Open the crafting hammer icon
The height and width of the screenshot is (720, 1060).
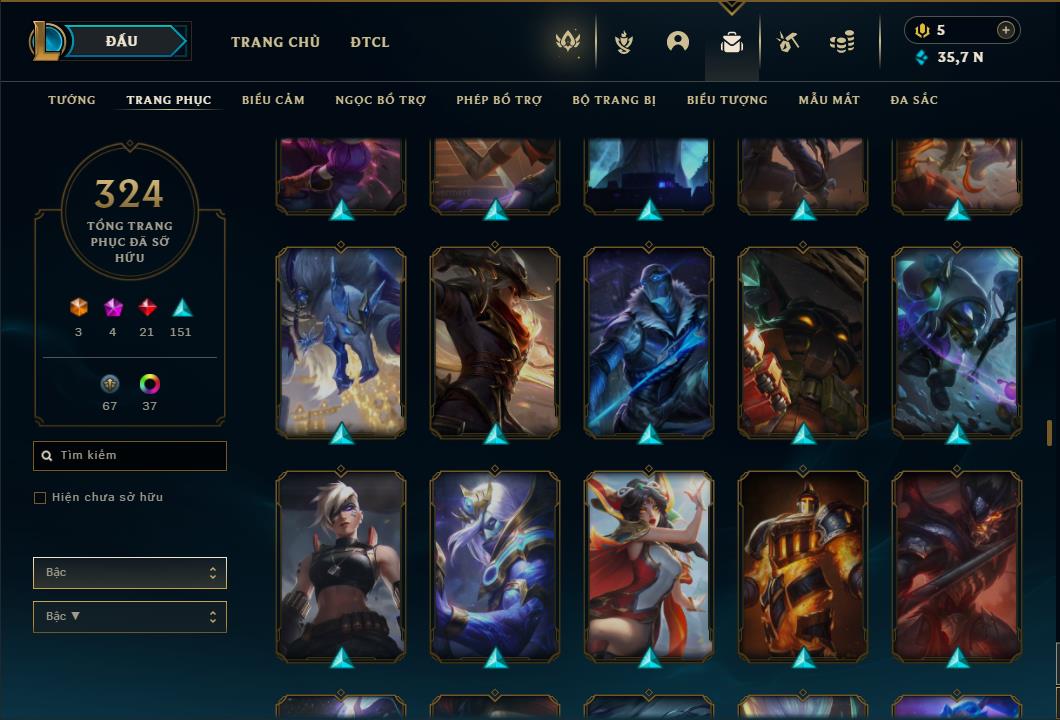[x=788, y=42]
